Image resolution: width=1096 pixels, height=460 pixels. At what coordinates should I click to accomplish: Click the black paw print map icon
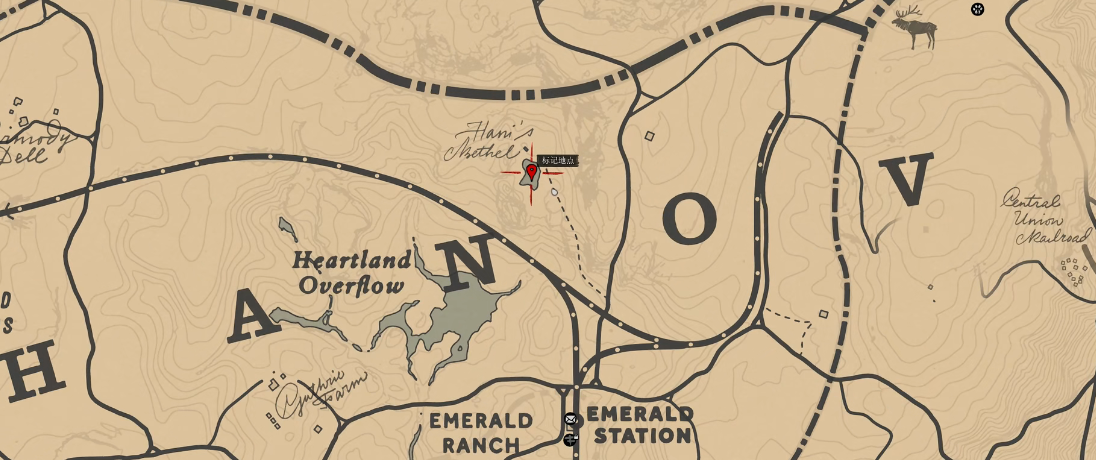point(977,10)
